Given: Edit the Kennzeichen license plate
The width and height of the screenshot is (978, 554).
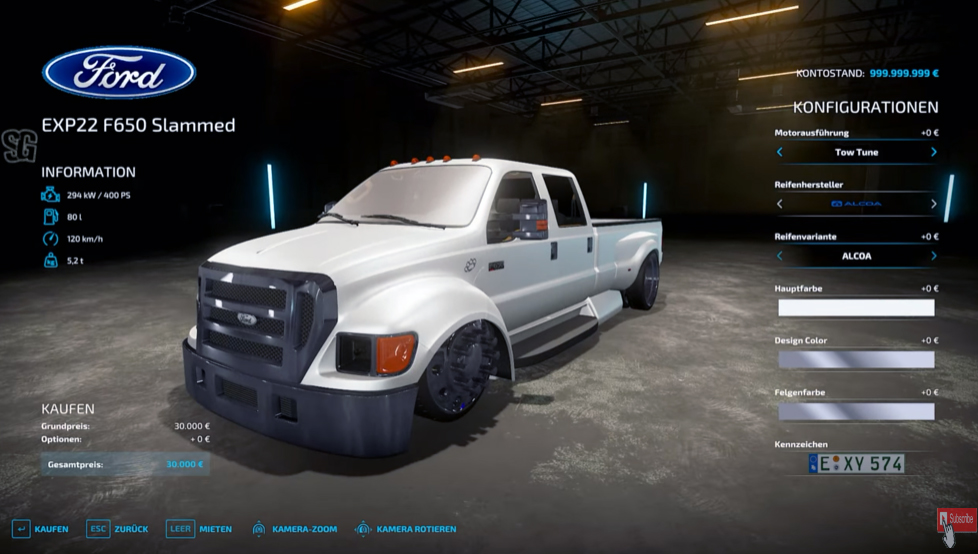Looking at the screenshot, I should [856, 464].
